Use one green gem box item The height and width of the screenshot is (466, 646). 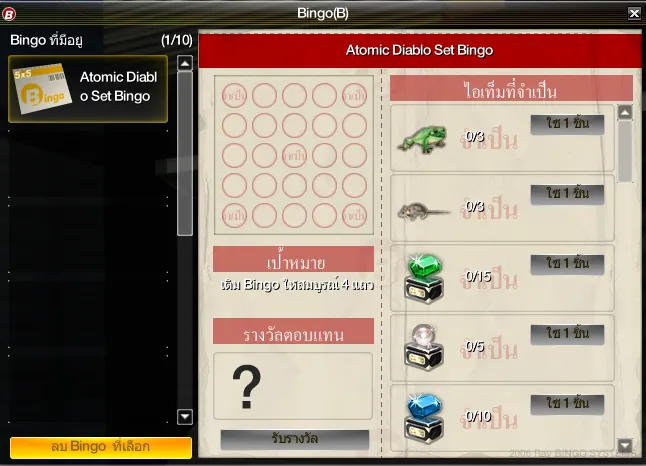[567, 264]
